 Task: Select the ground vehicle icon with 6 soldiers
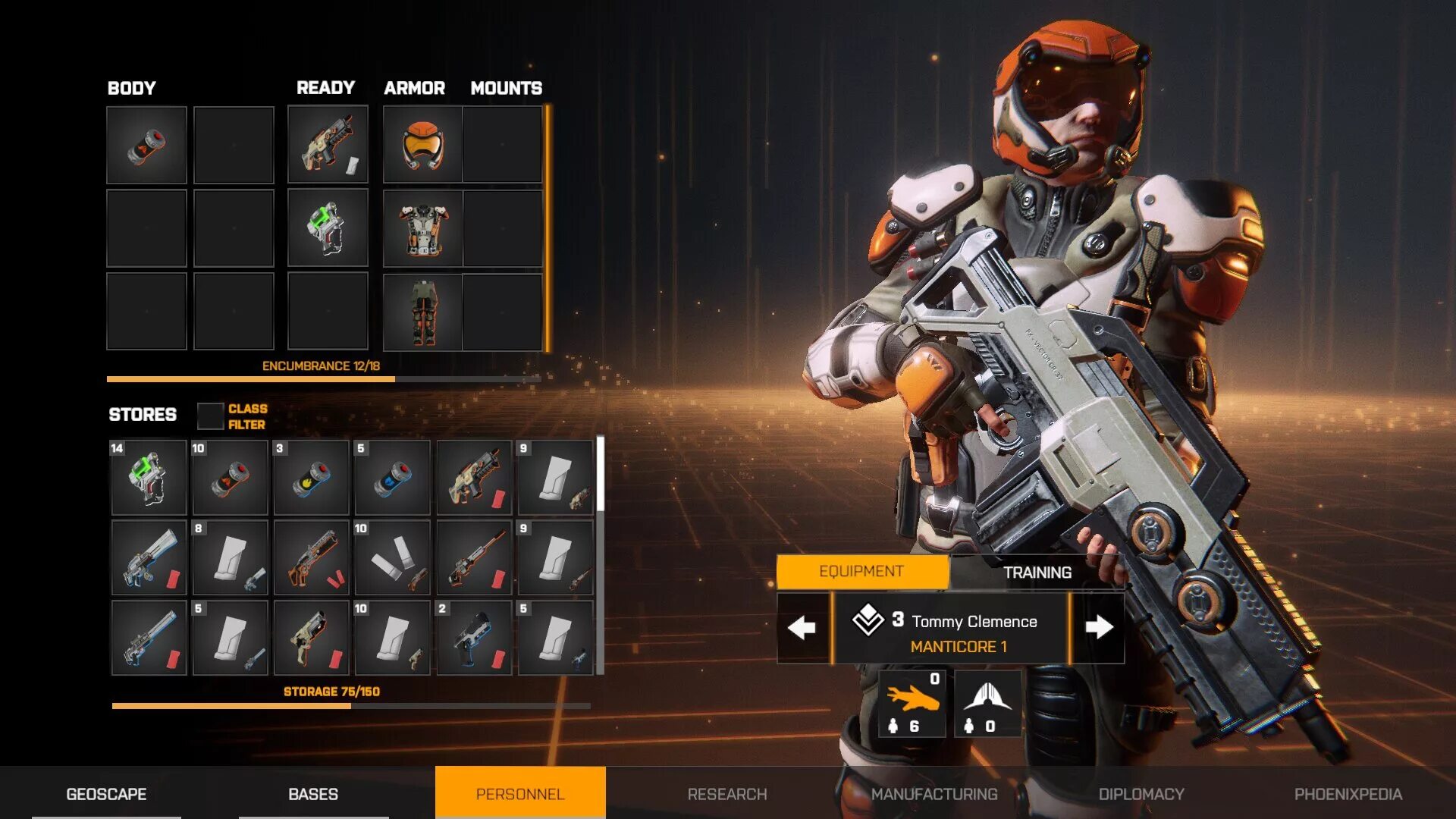click(x=912, y=703)
